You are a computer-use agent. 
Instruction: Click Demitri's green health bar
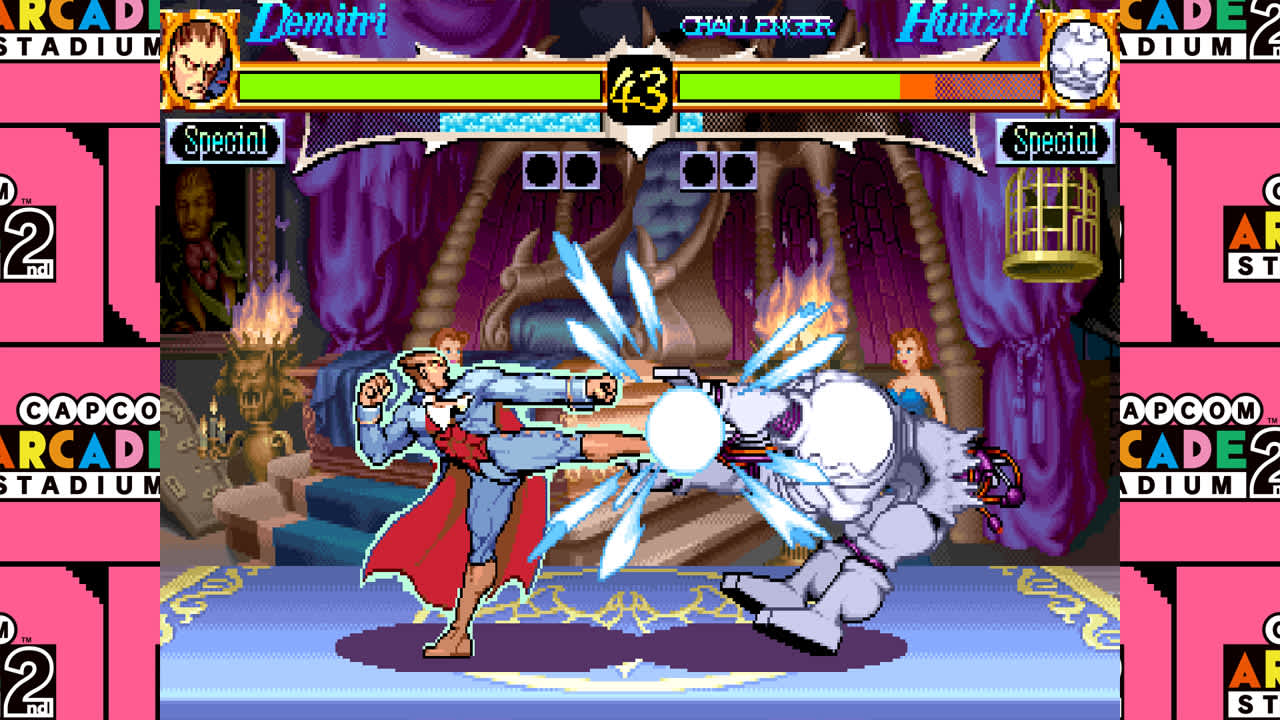[x=420, y=85]
